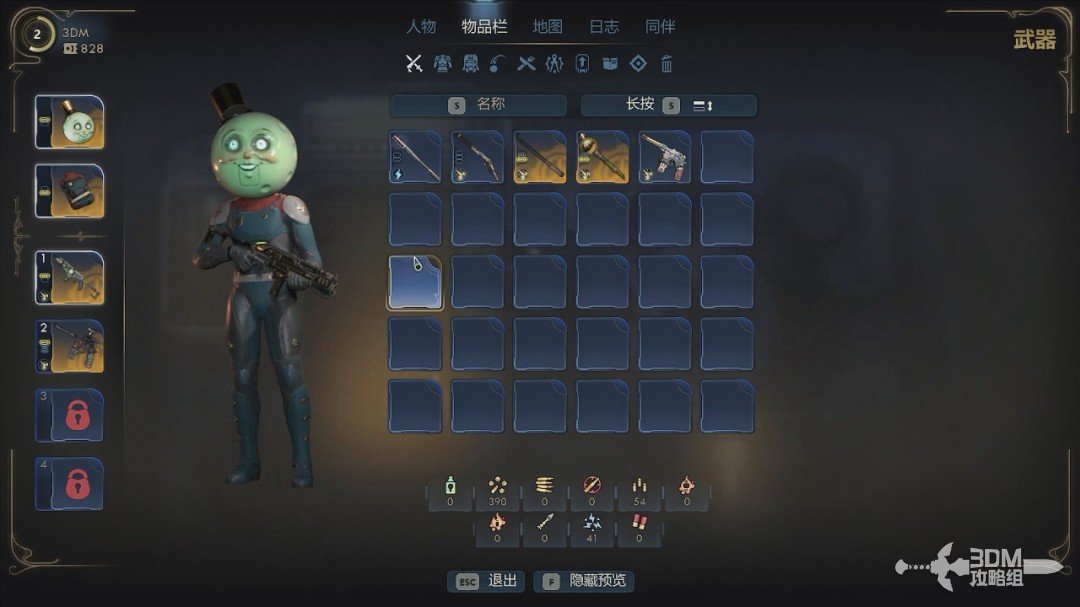Select the 物品栏 inventory tab
1080x607 pixels.
pos(484,27)
